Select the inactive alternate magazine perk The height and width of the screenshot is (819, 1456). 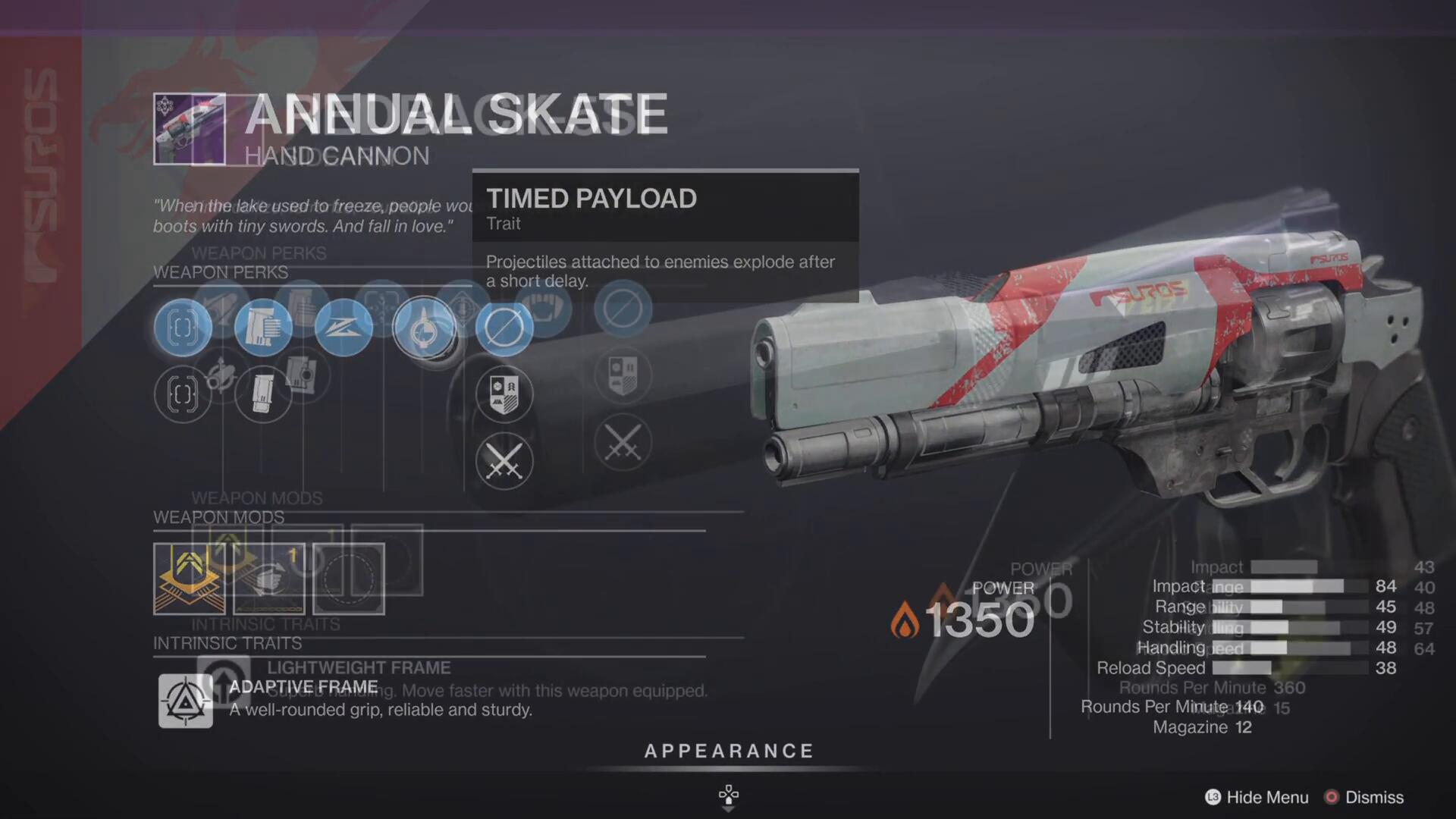[262, 394]
